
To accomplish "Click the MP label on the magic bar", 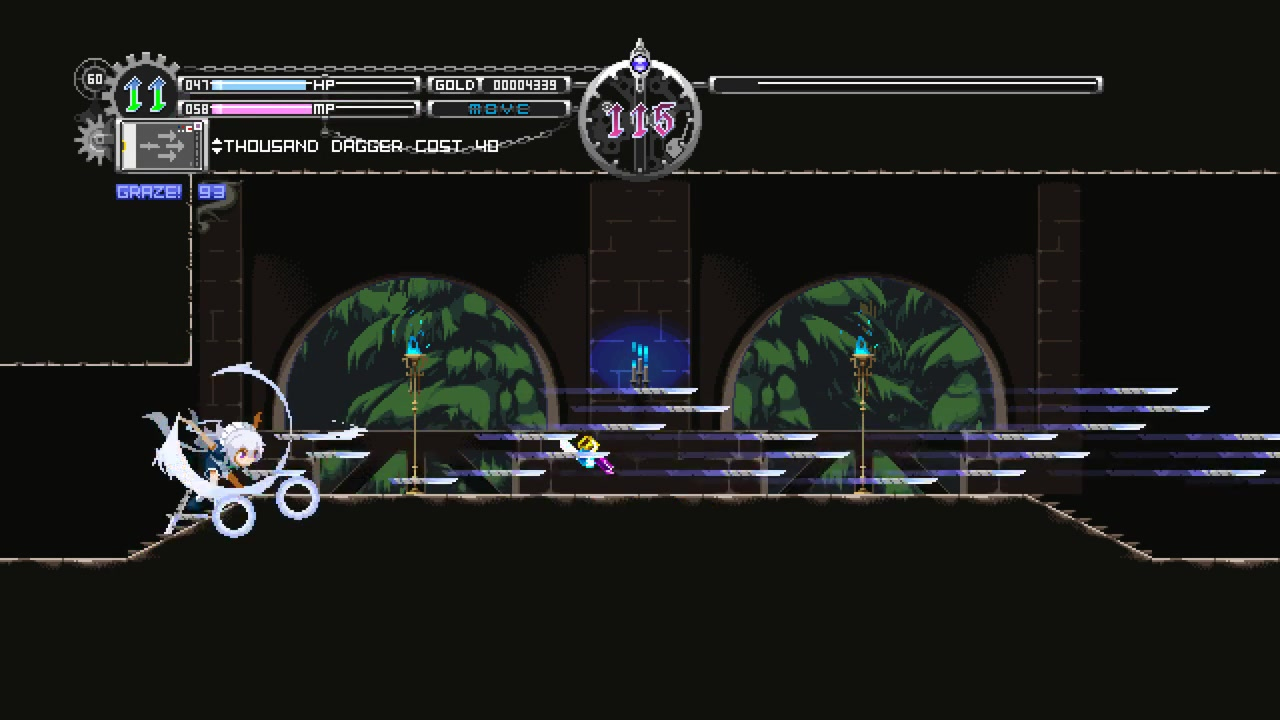I will [x=325, y=108].
